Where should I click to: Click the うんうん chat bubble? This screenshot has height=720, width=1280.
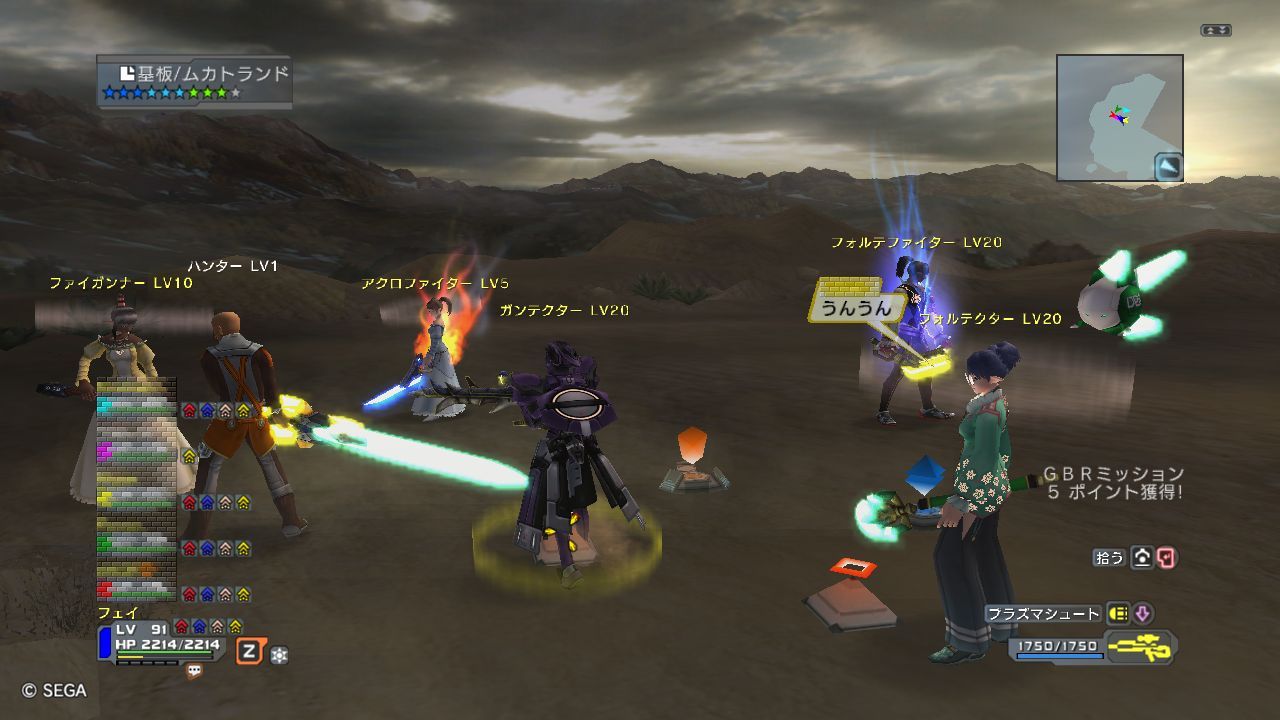pos(851,309)
